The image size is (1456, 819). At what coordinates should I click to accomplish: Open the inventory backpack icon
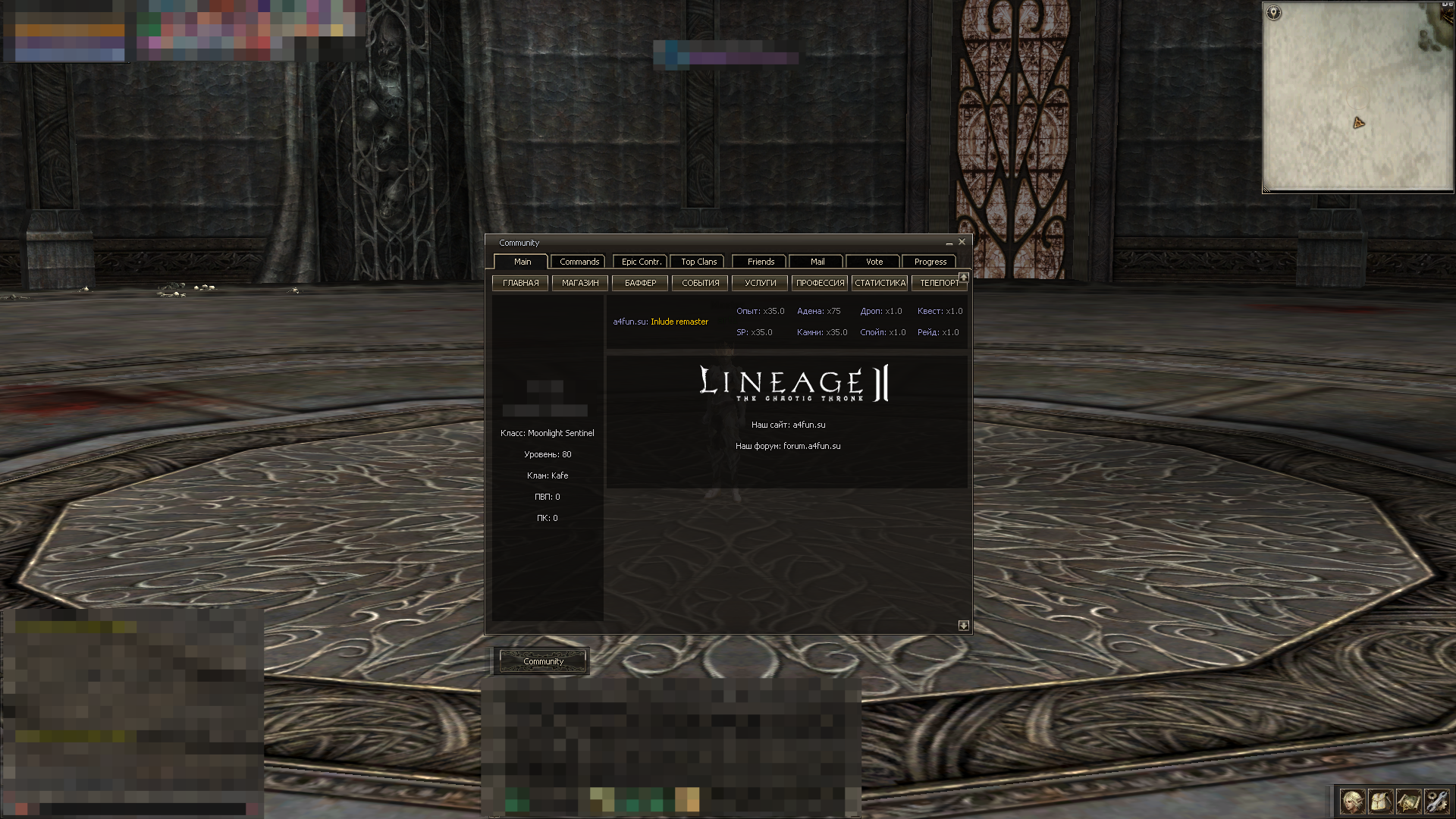click(x=1380, y=801)
